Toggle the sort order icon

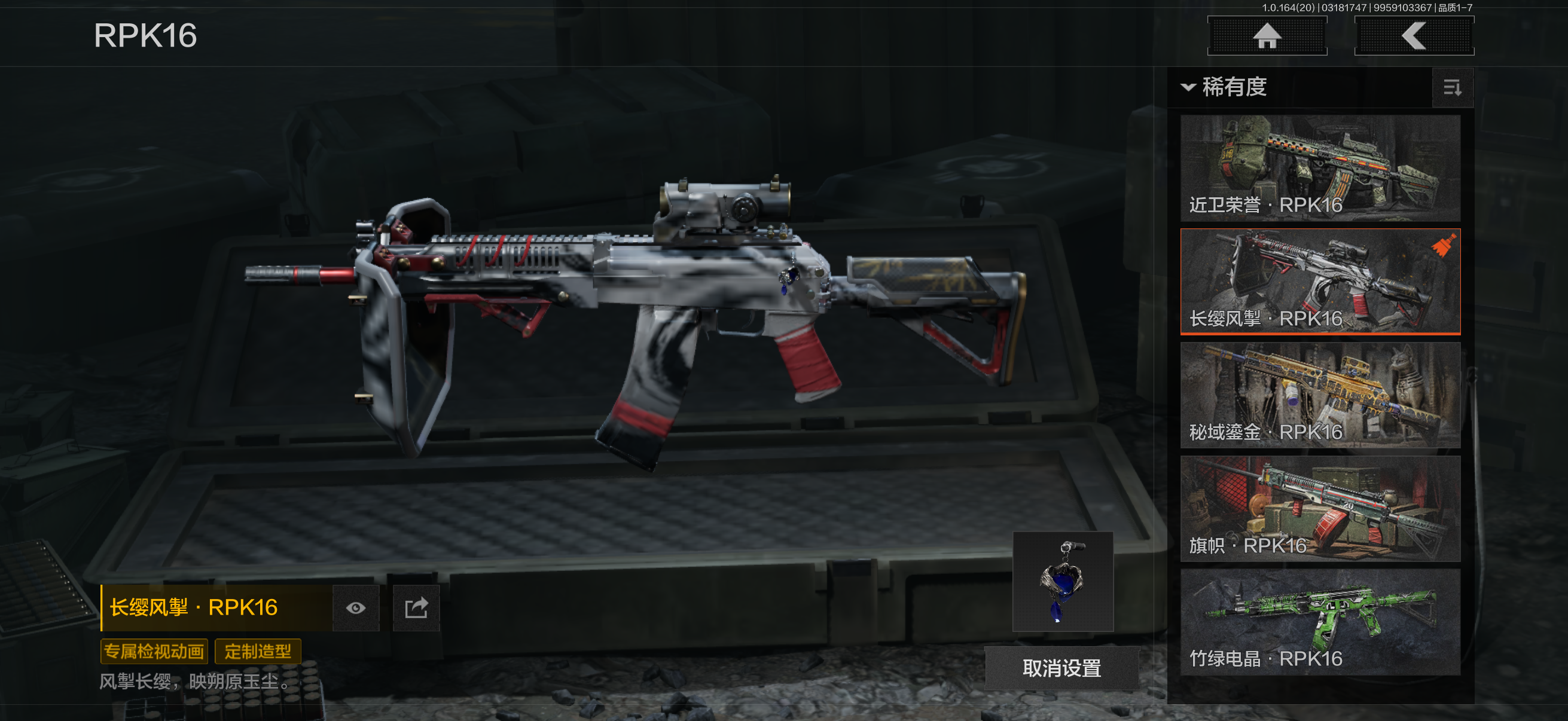tap(1453, 89)
